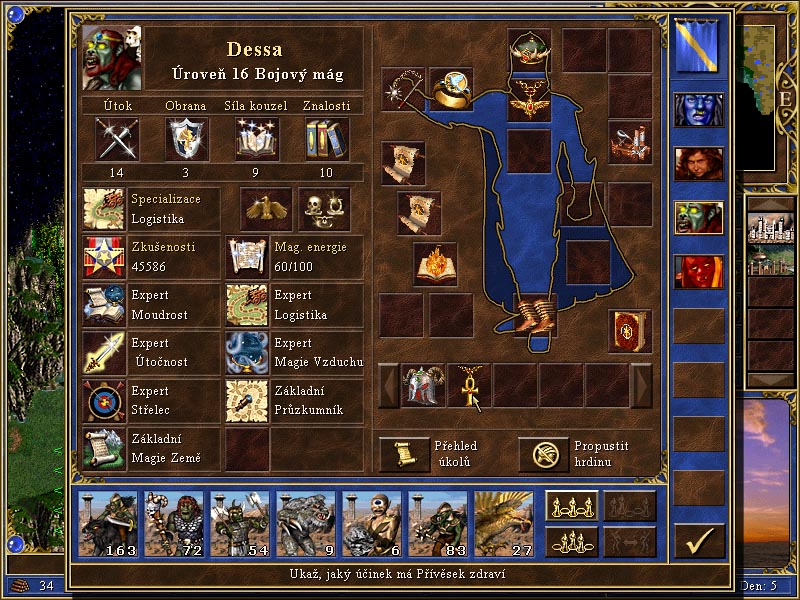The height and width of the screenshot is (600, 800).
Task: Show the Logistika specialization info
Action: click(x=105, y=209)
